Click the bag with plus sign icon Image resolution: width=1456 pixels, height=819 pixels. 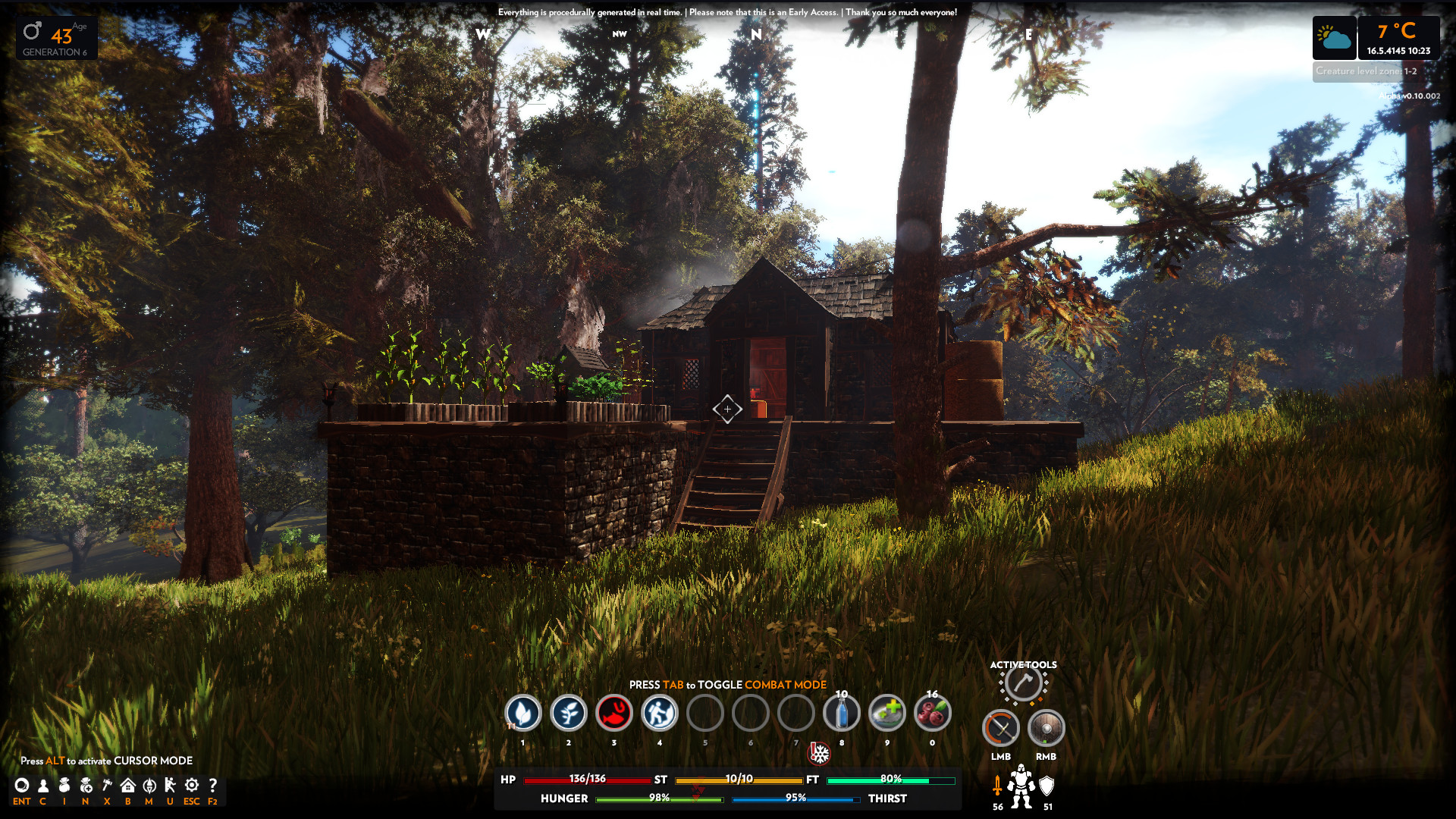[x=86, y=786]
